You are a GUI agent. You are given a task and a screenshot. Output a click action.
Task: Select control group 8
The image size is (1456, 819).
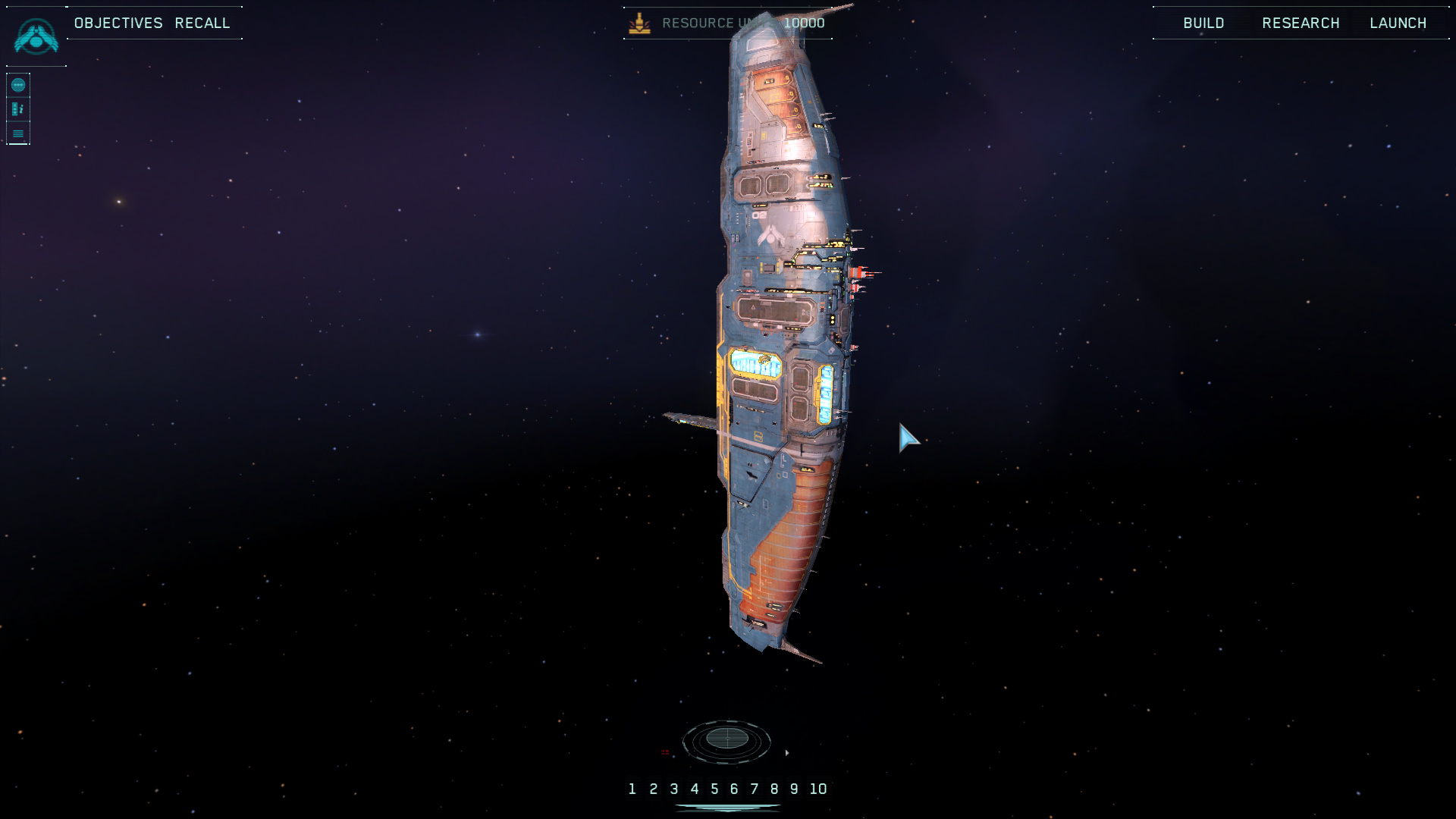[x=774, y=789]
